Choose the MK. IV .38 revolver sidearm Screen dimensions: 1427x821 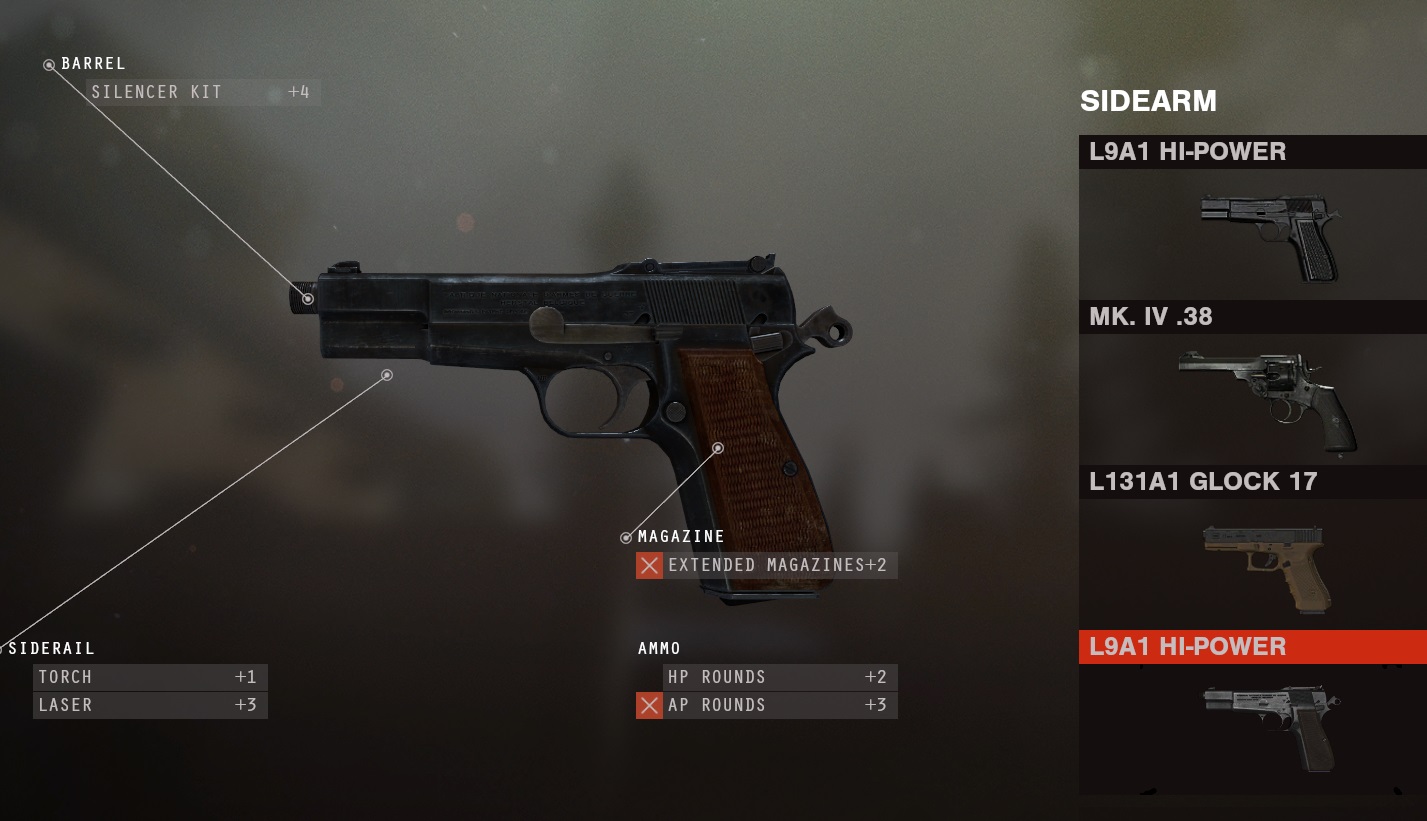coord(1252,383)
